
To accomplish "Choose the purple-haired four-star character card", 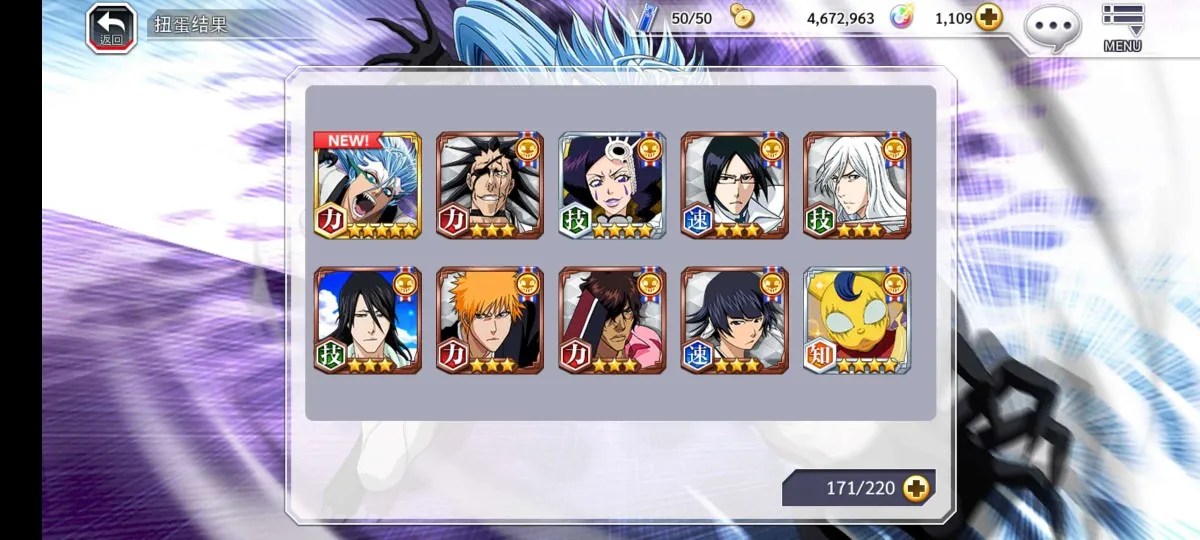I will click(x=612, y=186).
